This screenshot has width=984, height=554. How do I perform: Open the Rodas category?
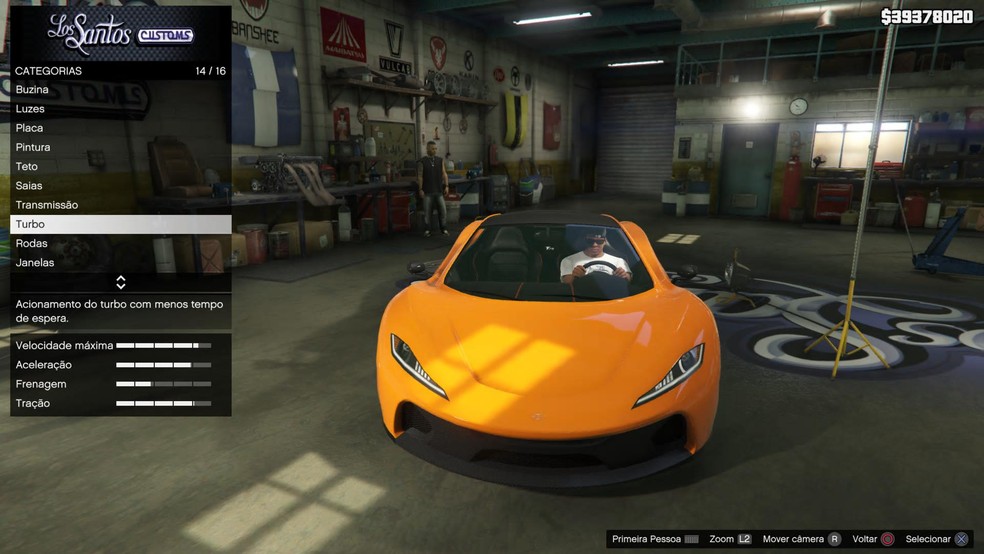[120, 244]
